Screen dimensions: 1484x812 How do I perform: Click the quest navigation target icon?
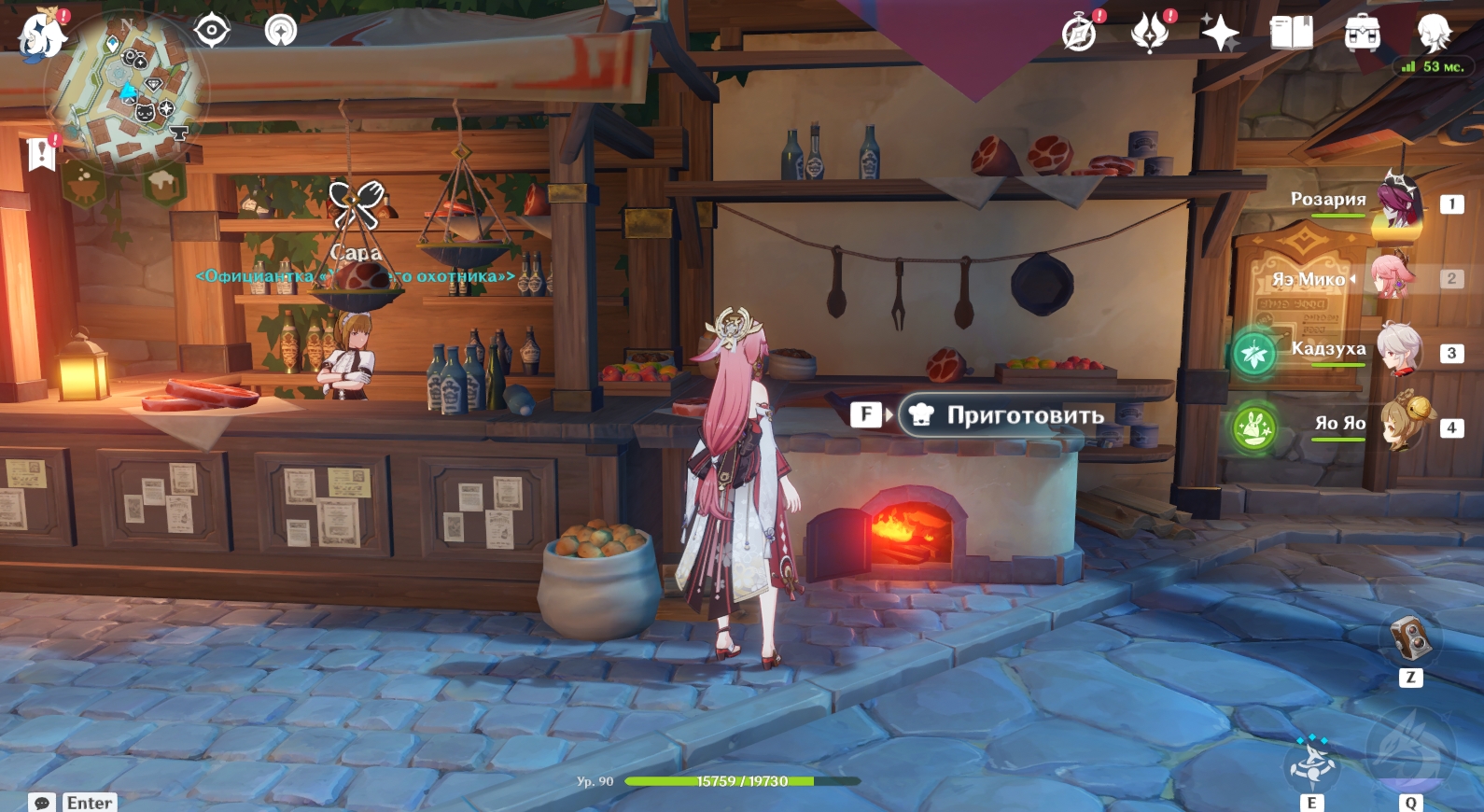tap(212, 31)
